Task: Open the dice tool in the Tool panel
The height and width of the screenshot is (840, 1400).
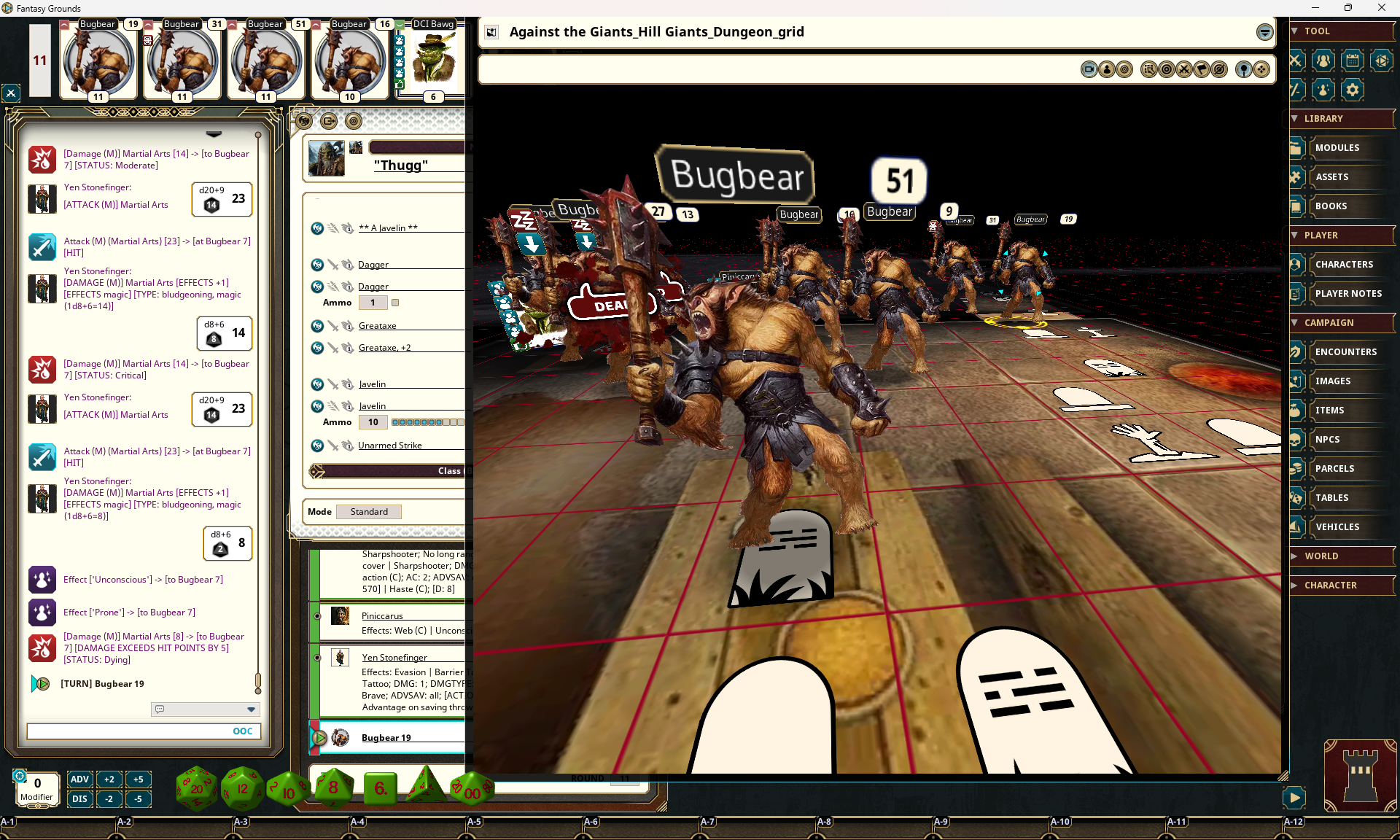Action: [x=1380, y=61]
